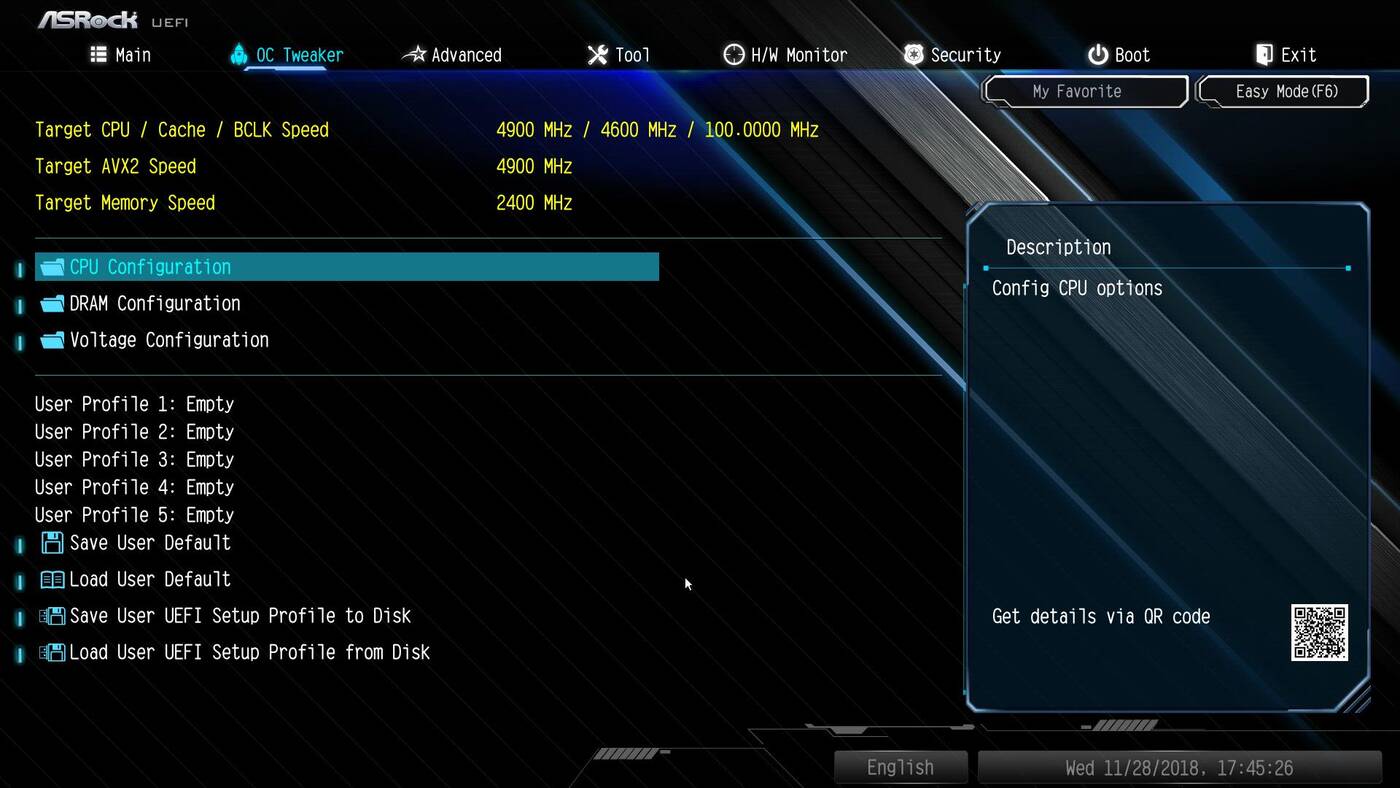Show the H/W Monitor tab

click(786, 55)
